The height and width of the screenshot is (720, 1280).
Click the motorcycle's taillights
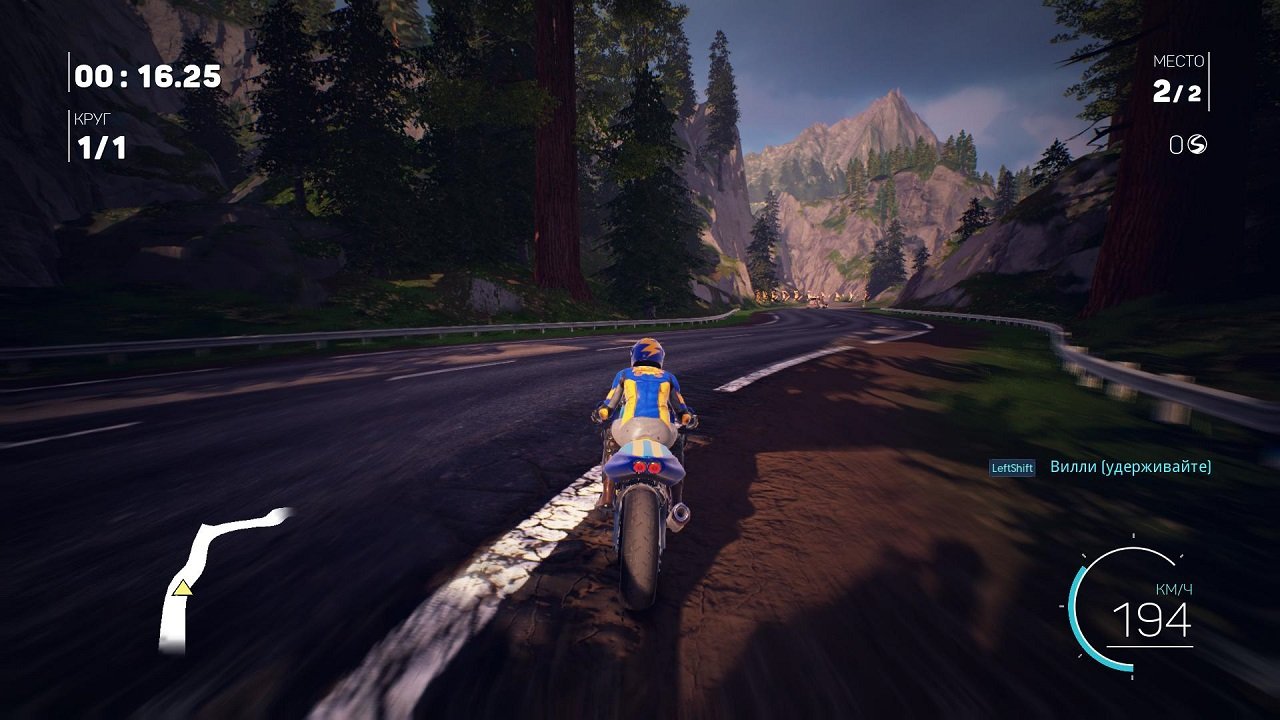pos(648,466)
